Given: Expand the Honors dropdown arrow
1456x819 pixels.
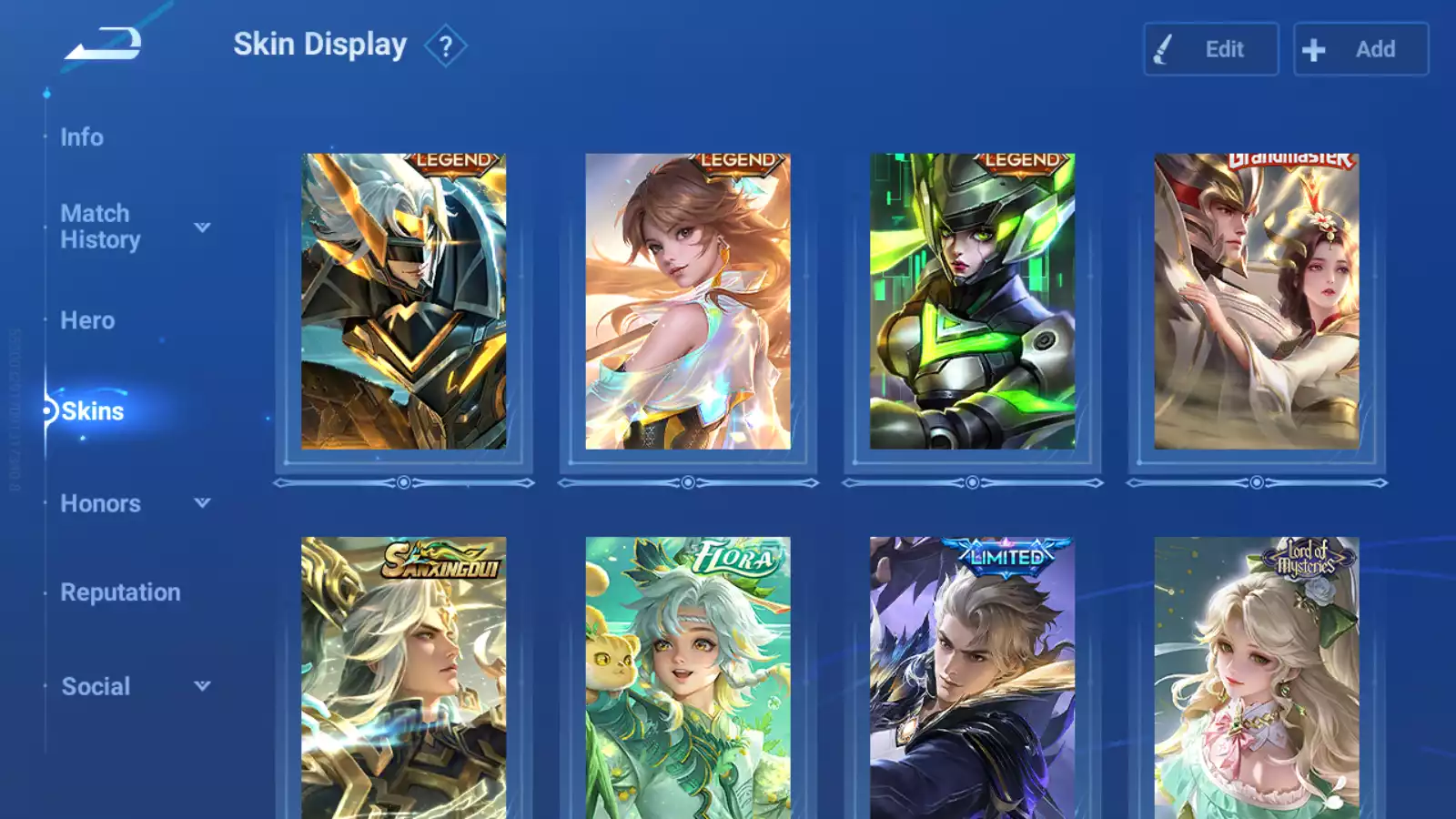Looking at the screenshot, I should click(x=202, y=502).
